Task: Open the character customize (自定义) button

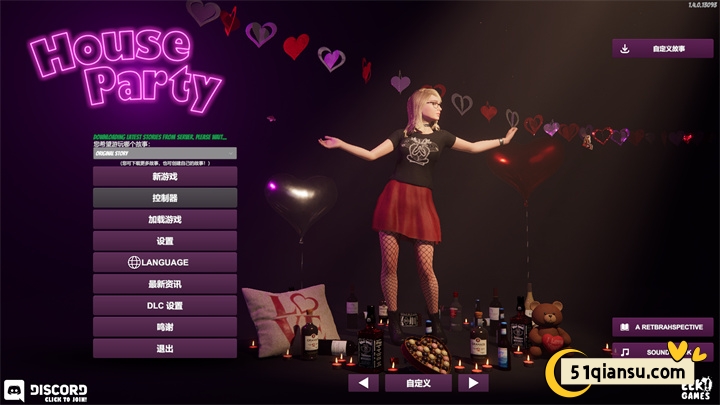Action: (x=418, y=383)
